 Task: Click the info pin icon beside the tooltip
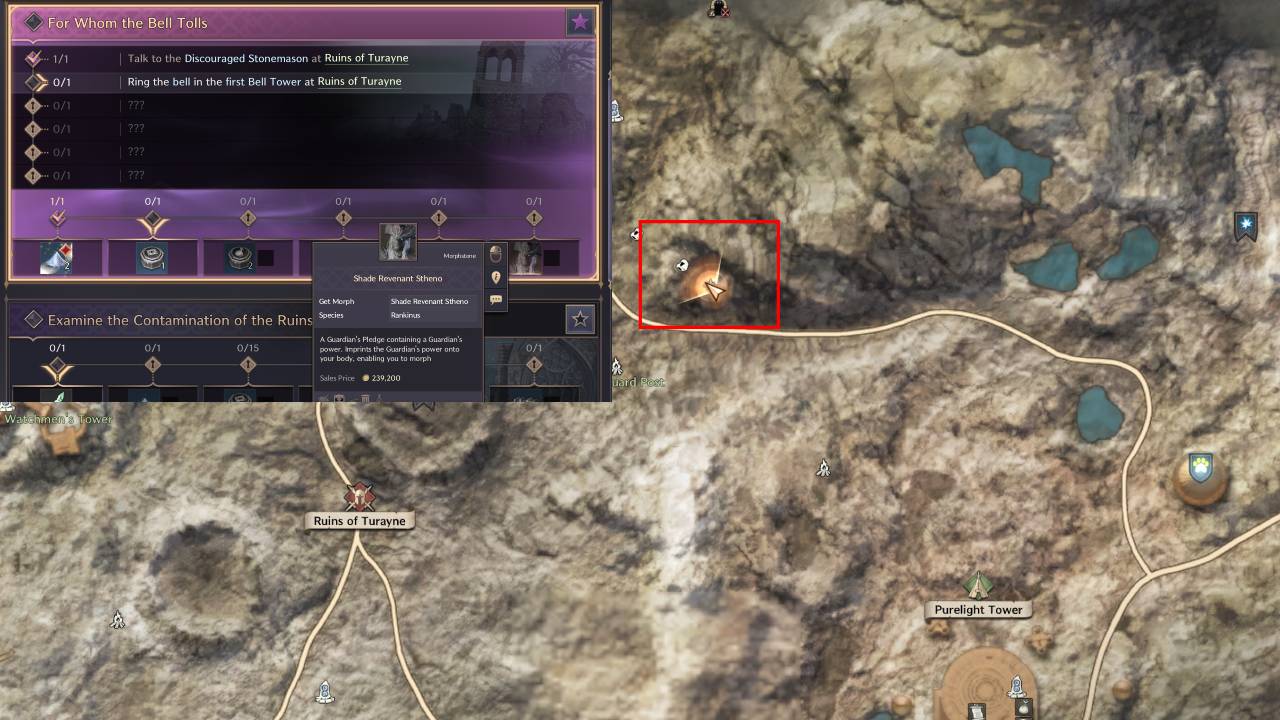pyautogui.click(x=496, y=277)
